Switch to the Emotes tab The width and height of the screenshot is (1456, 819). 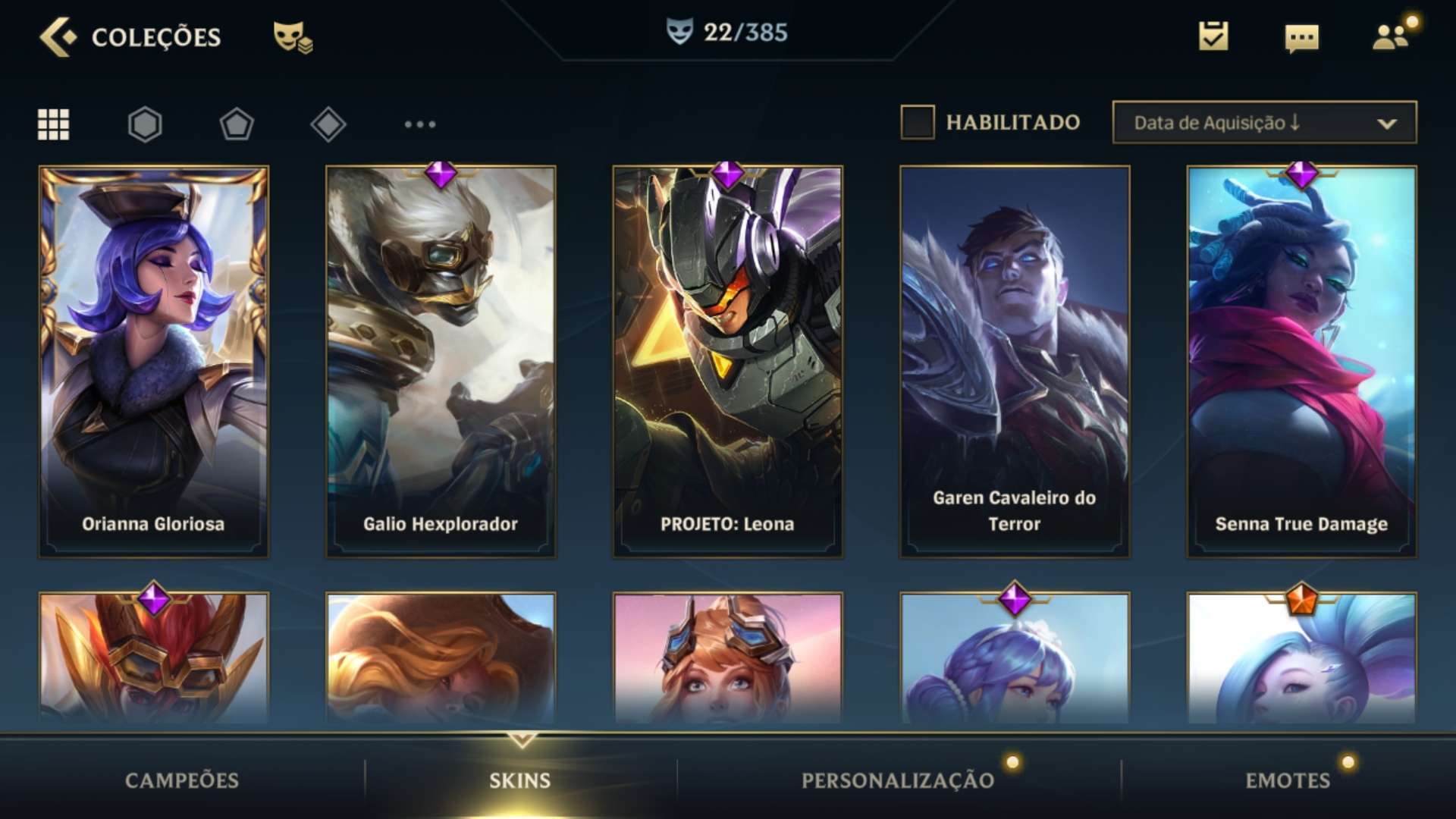tap(1288, 780)
